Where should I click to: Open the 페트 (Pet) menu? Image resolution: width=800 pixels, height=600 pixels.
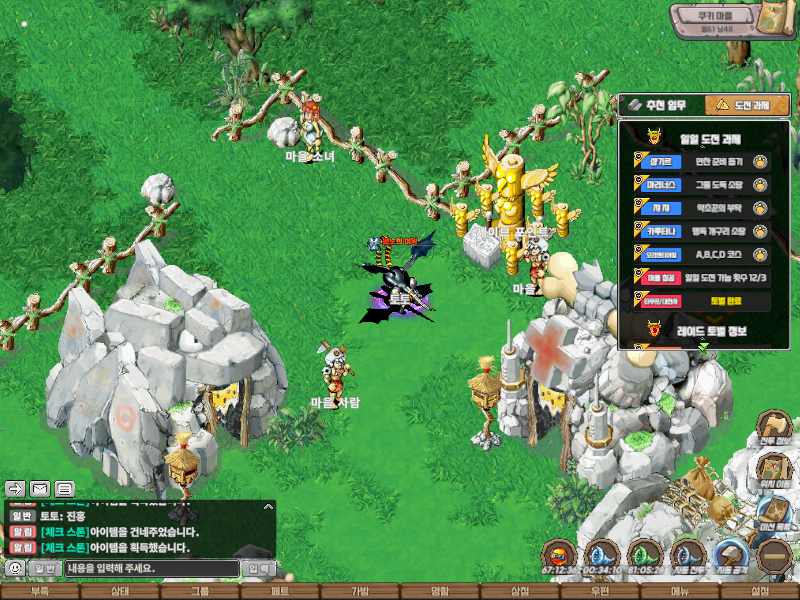click(280, 592)
